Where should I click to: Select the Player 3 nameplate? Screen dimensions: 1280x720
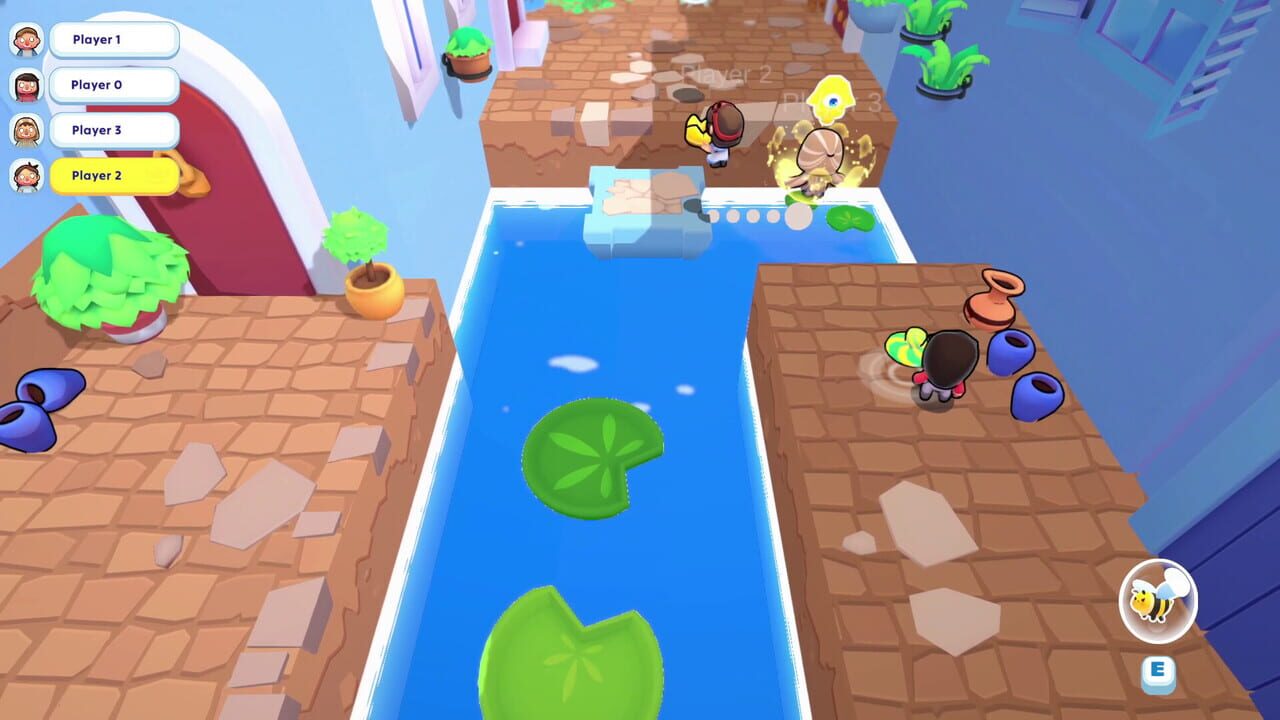pyautogui.click(x=113, y=130)
